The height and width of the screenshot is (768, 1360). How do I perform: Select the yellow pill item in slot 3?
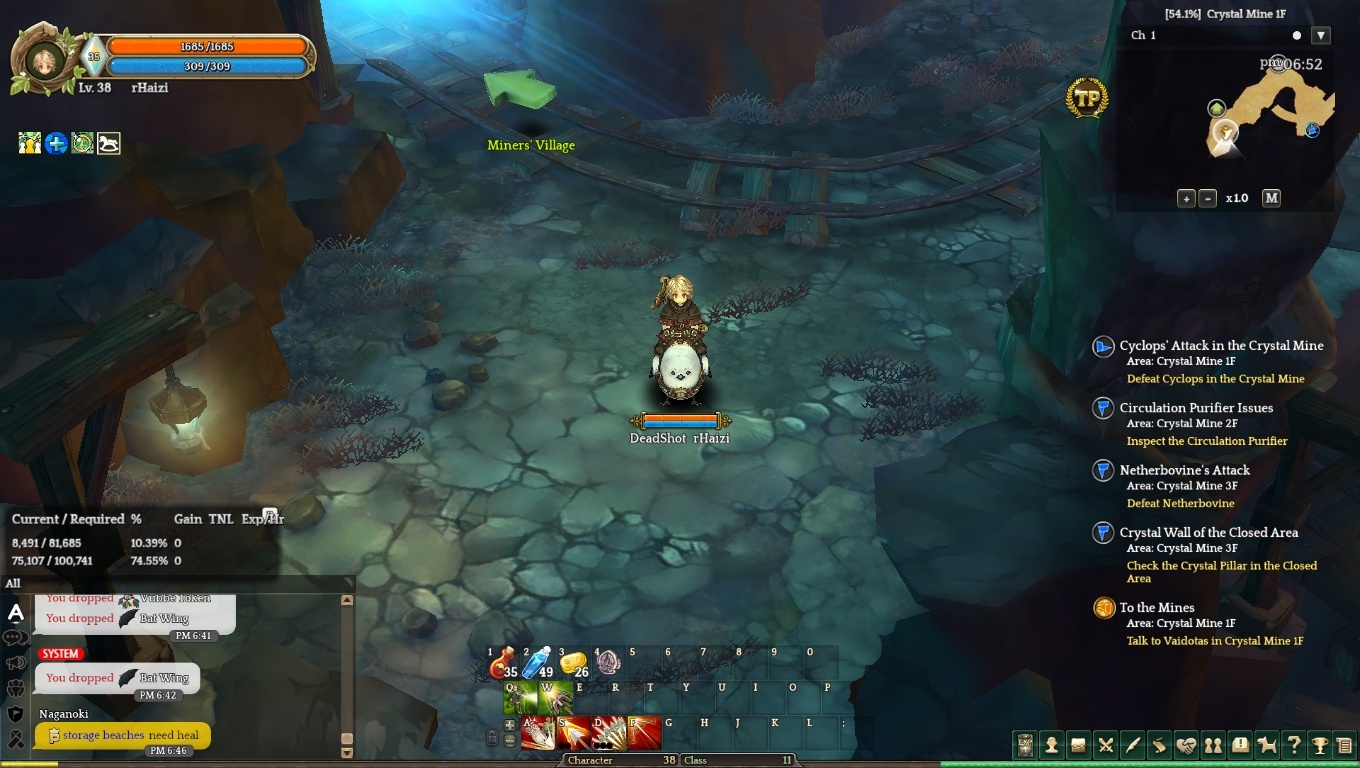click(573, 663)
